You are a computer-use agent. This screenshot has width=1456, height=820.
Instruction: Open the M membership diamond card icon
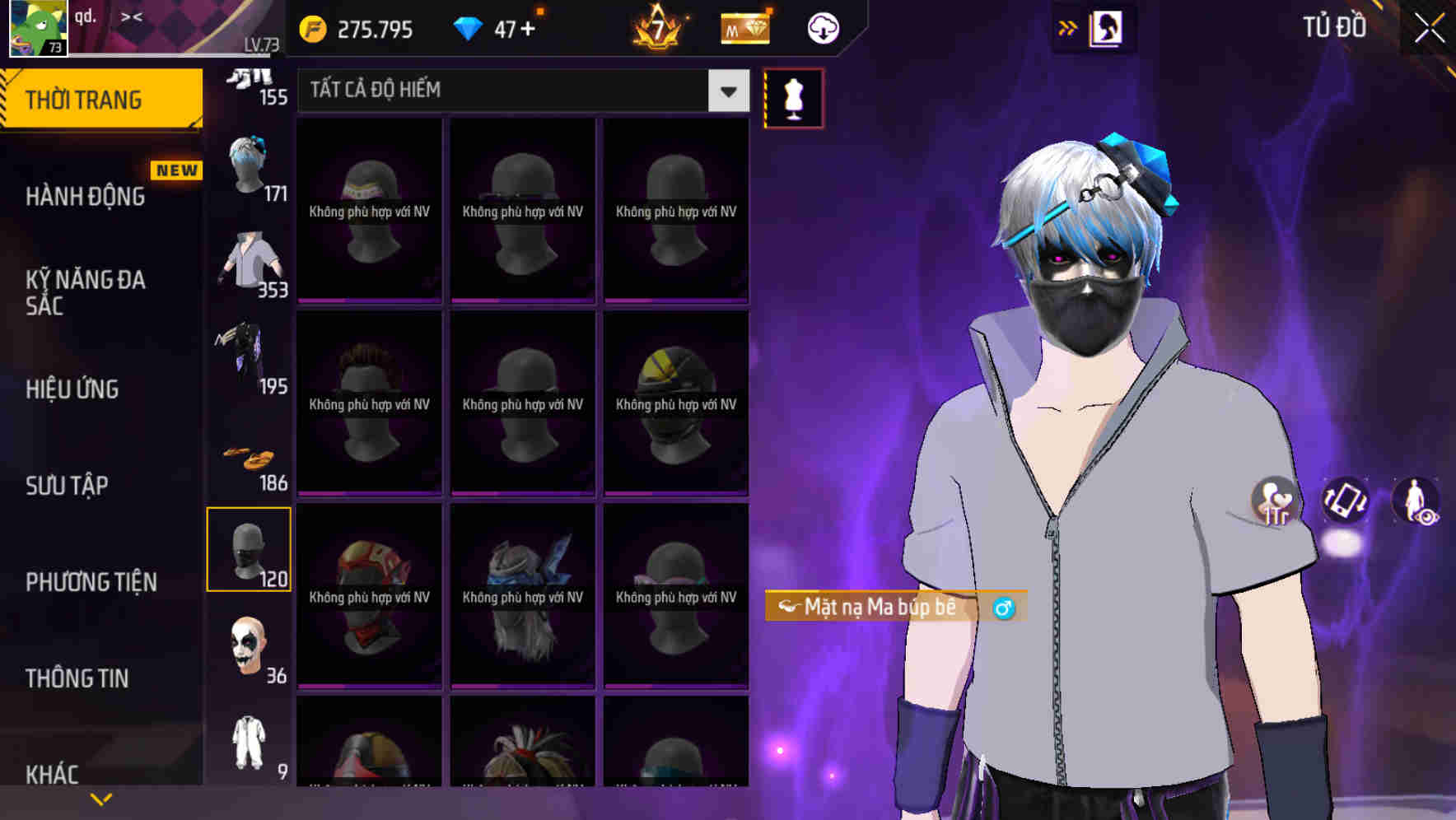pos(744,27)
